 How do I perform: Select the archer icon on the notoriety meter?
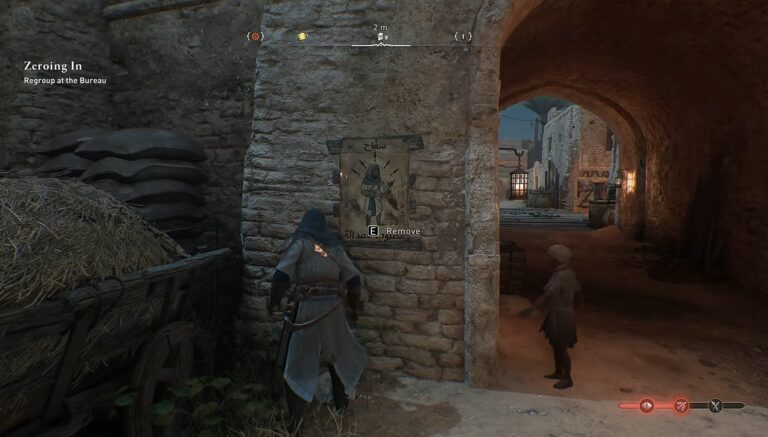682,406
